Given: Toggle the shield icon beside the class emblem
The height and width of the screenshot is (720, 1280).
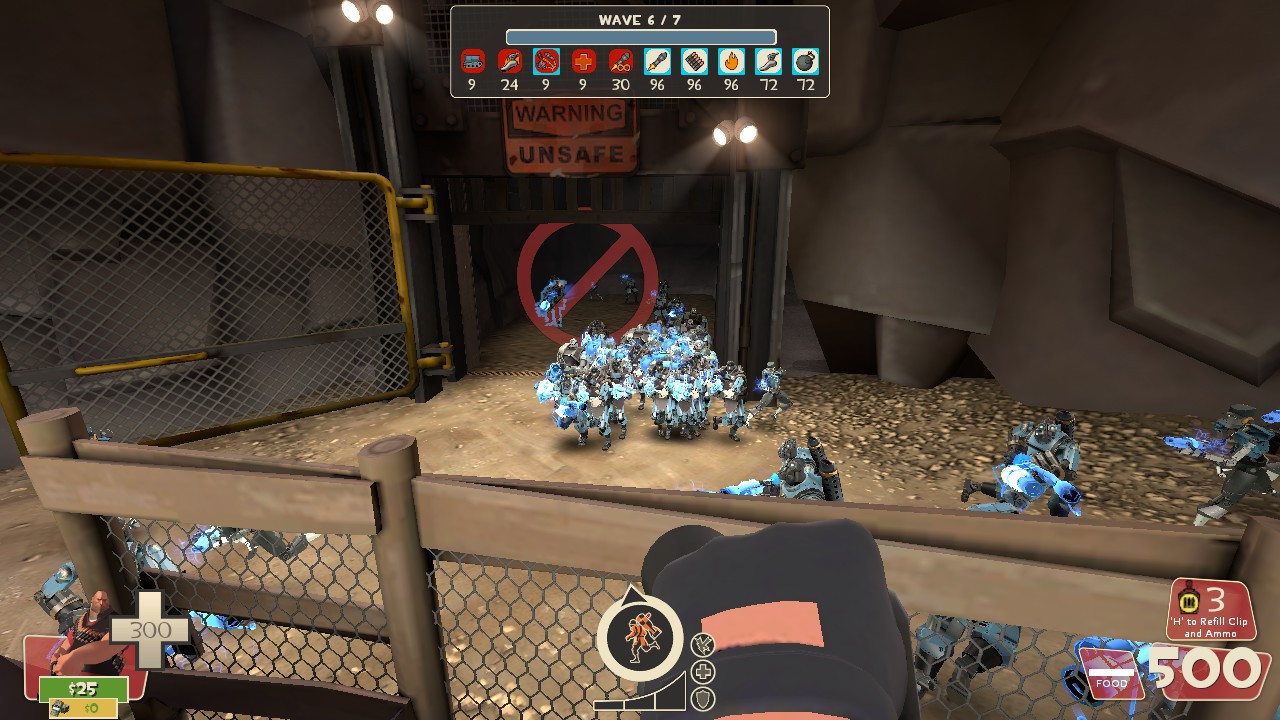Looking at the screenshot, I should 704,698.
